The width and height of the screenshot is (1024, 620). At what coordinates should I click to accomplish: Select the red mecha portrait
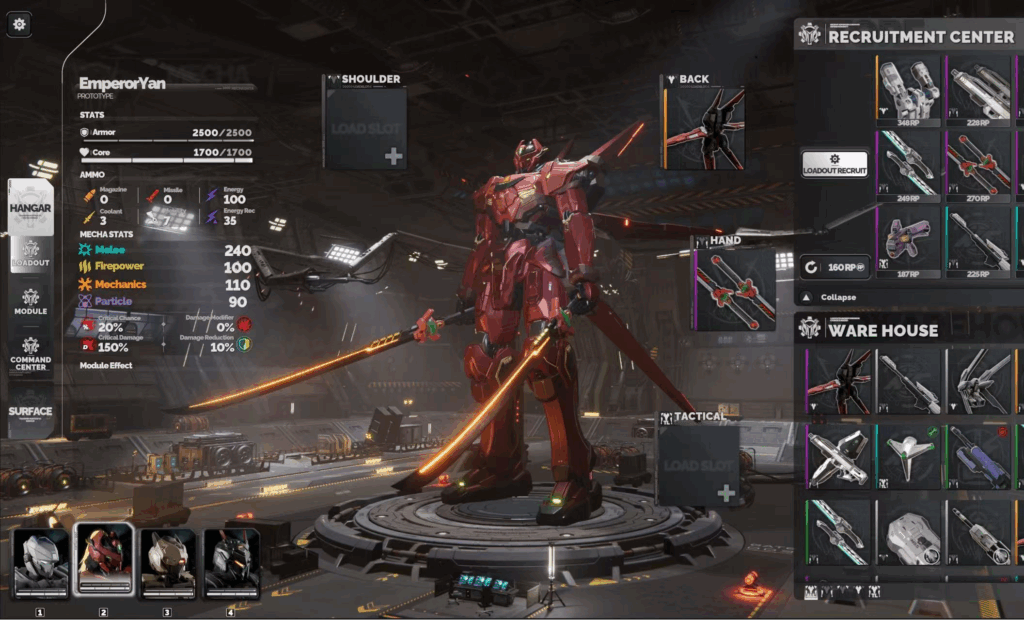[x=104, y=561]
